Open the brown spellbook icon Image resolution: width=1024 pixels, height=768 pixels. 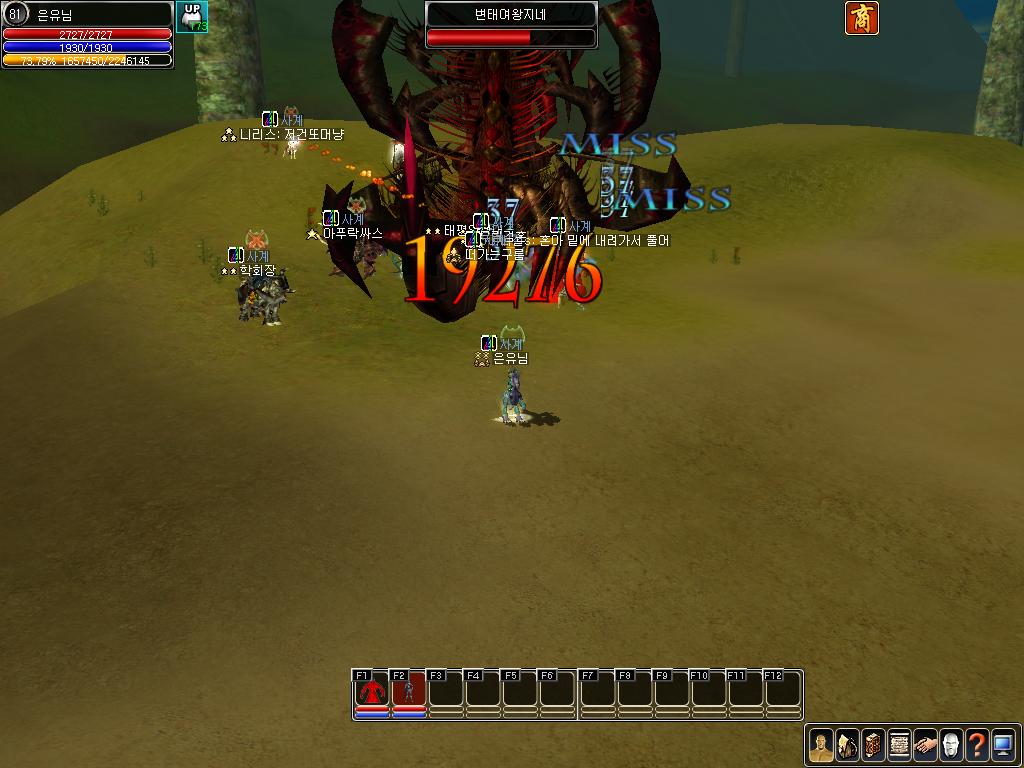873,746
